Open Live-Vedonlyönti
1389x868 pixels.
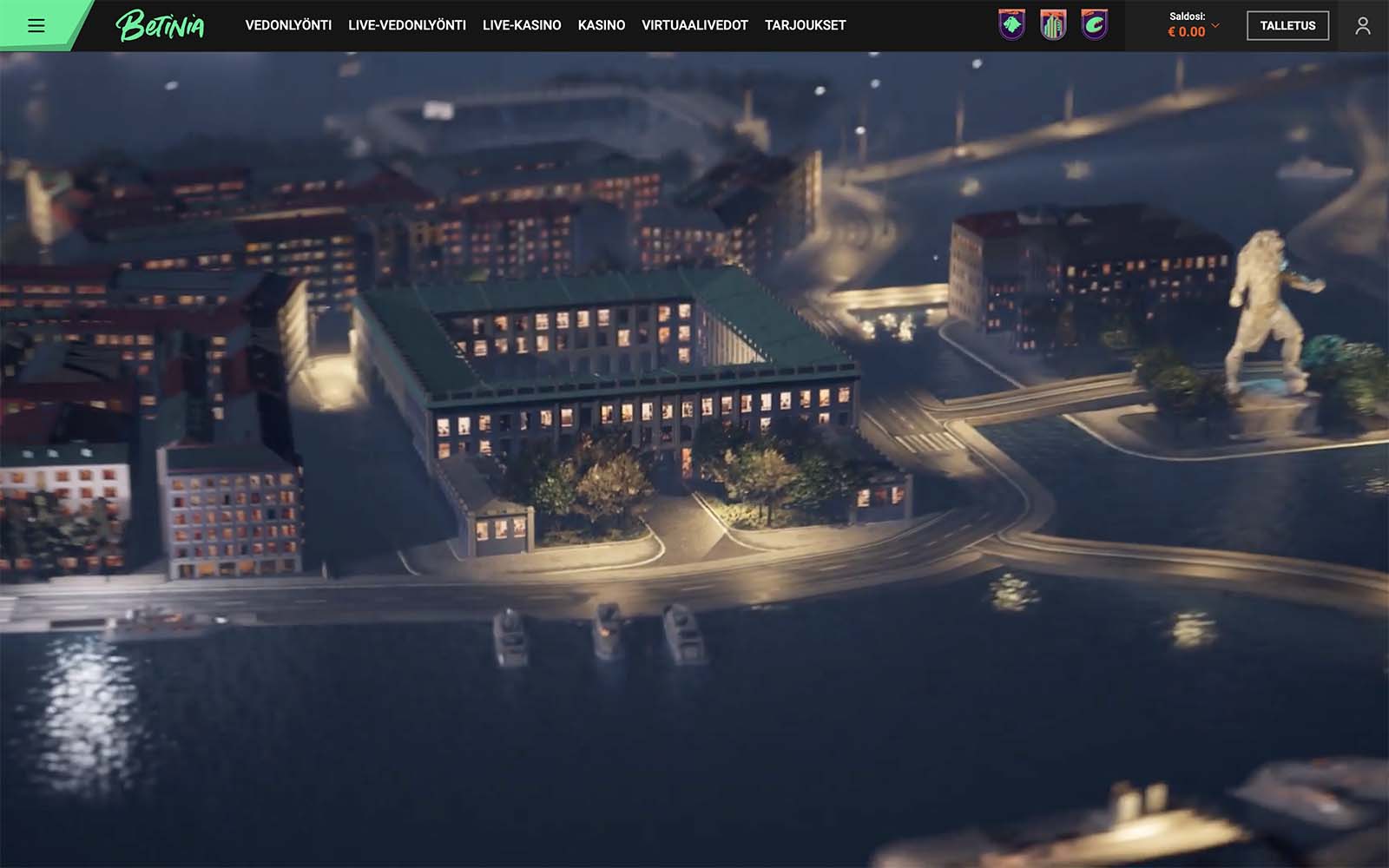407,25
